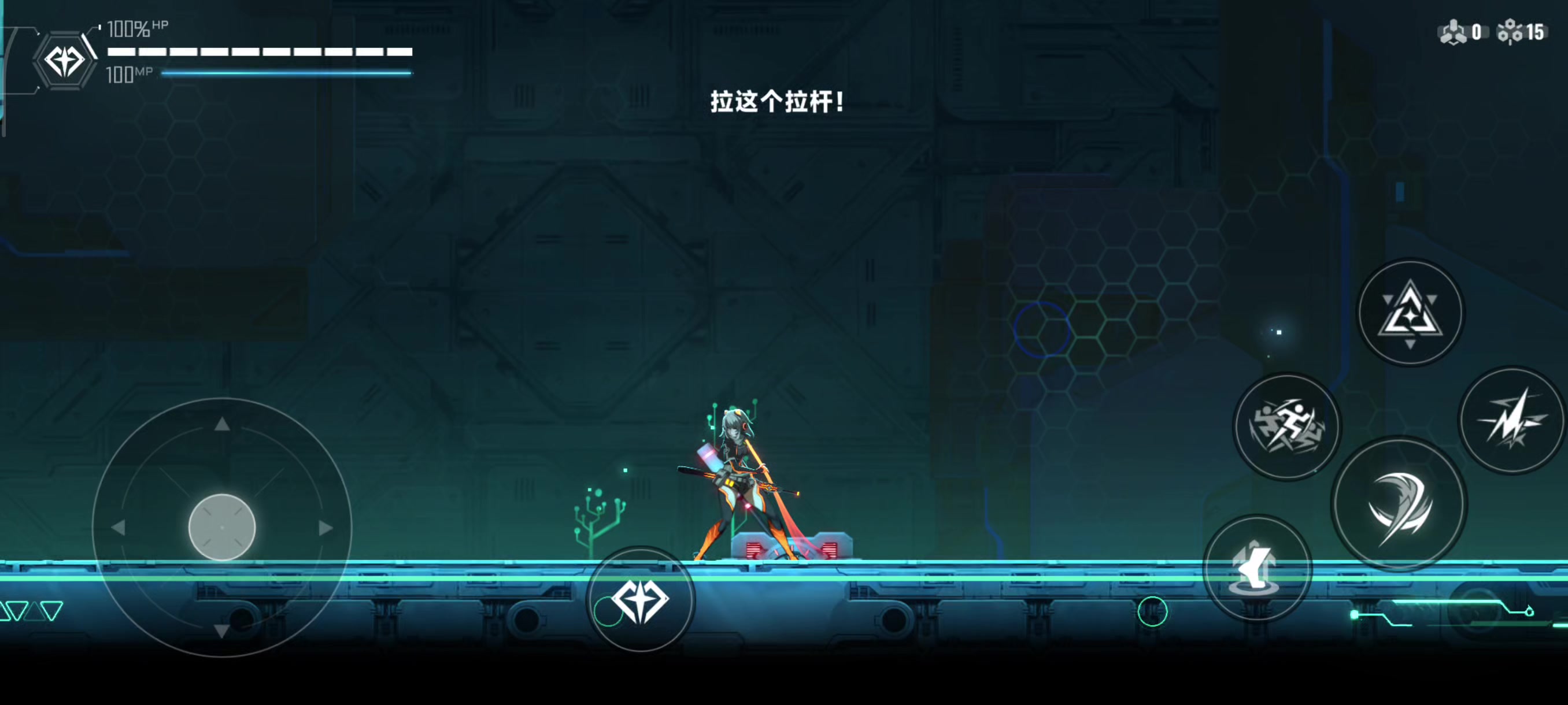Tap the tutorial text 拉这个拉杆
The width and height of the screenshot is (1568, 705).
click(777, 102)
